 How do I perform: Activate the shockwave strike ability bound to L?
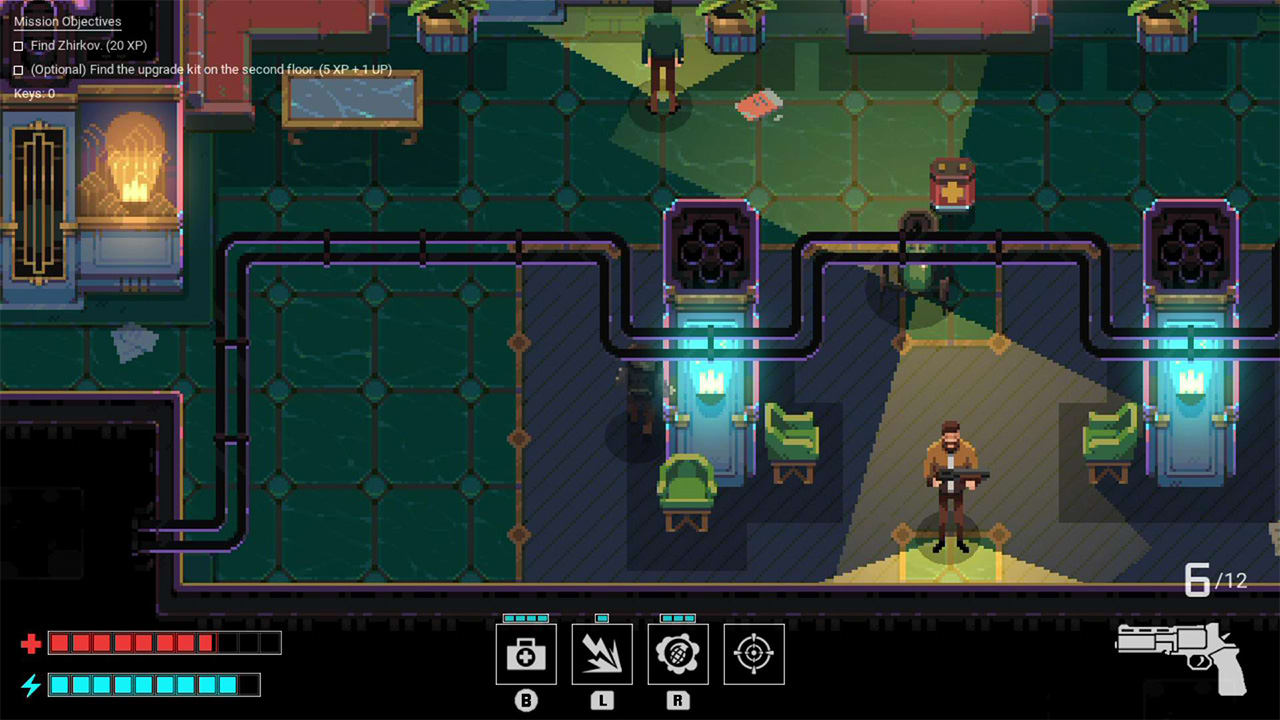pyautogui.click(x=602, y=654)
